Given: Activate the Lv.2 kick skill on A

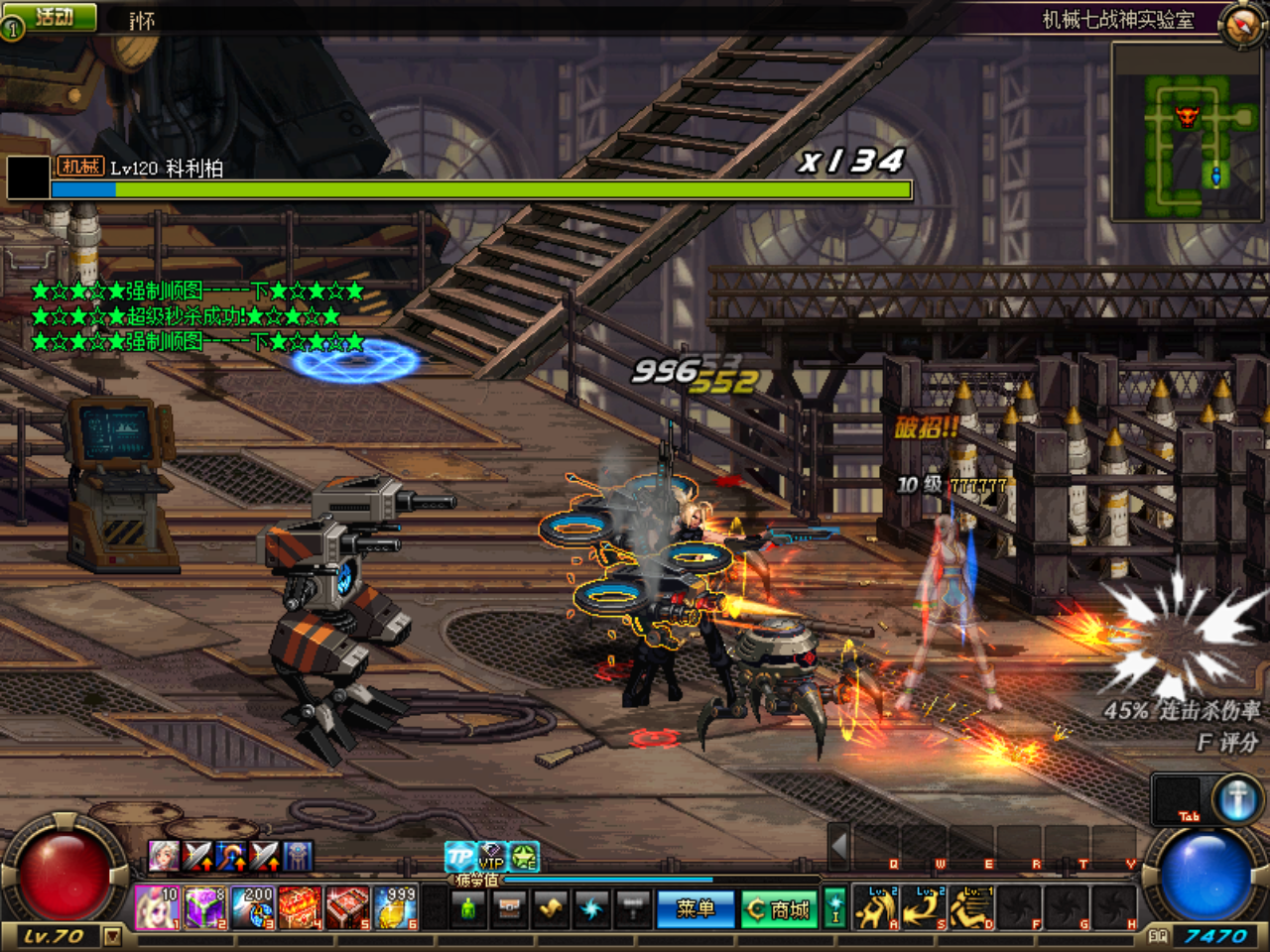Looking at the screenshot, I should point(877,907).
